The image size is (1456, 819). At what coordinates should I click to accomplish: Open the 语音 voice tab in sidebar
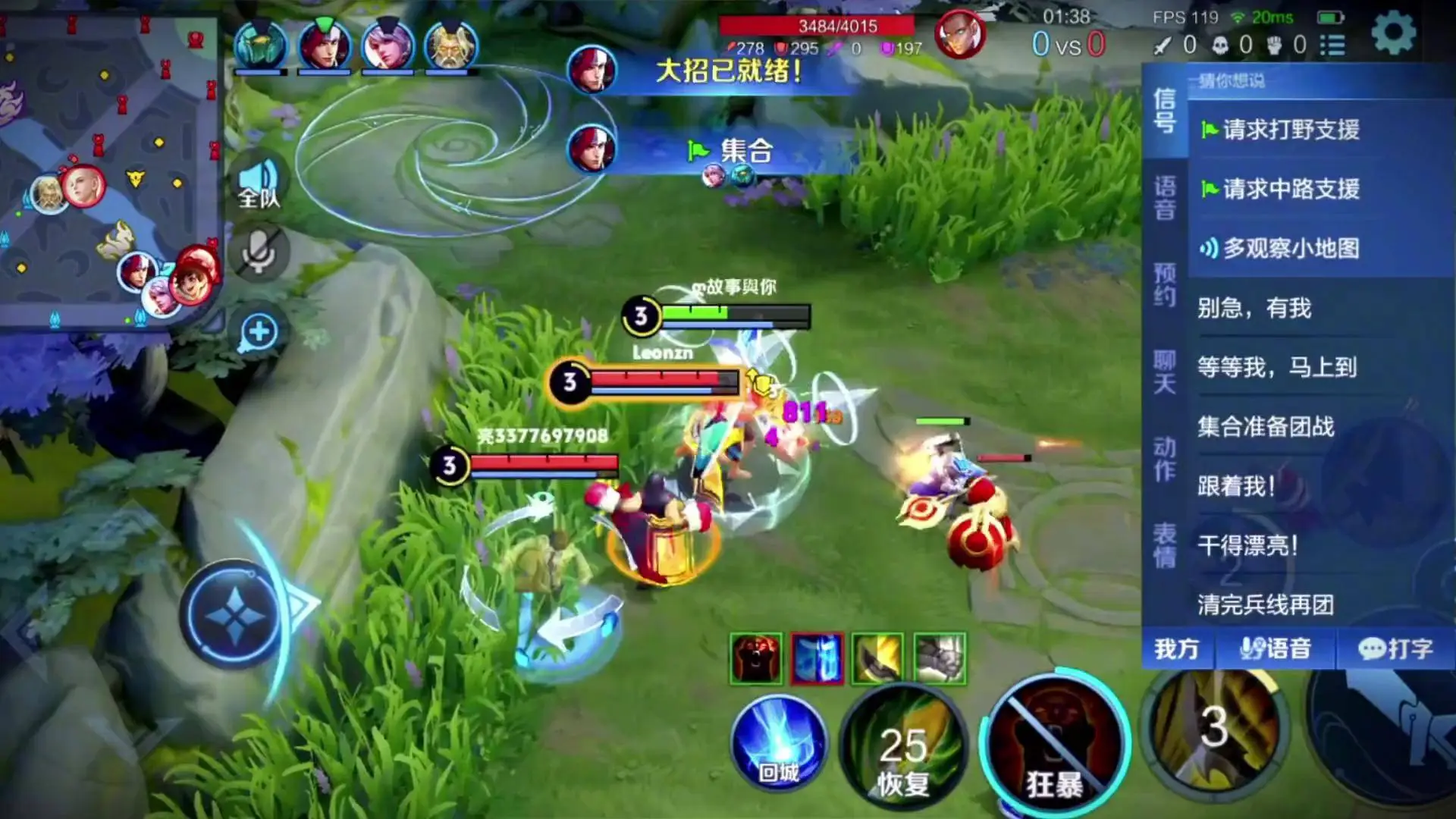pyautogui.click(x=1165, y=199)
